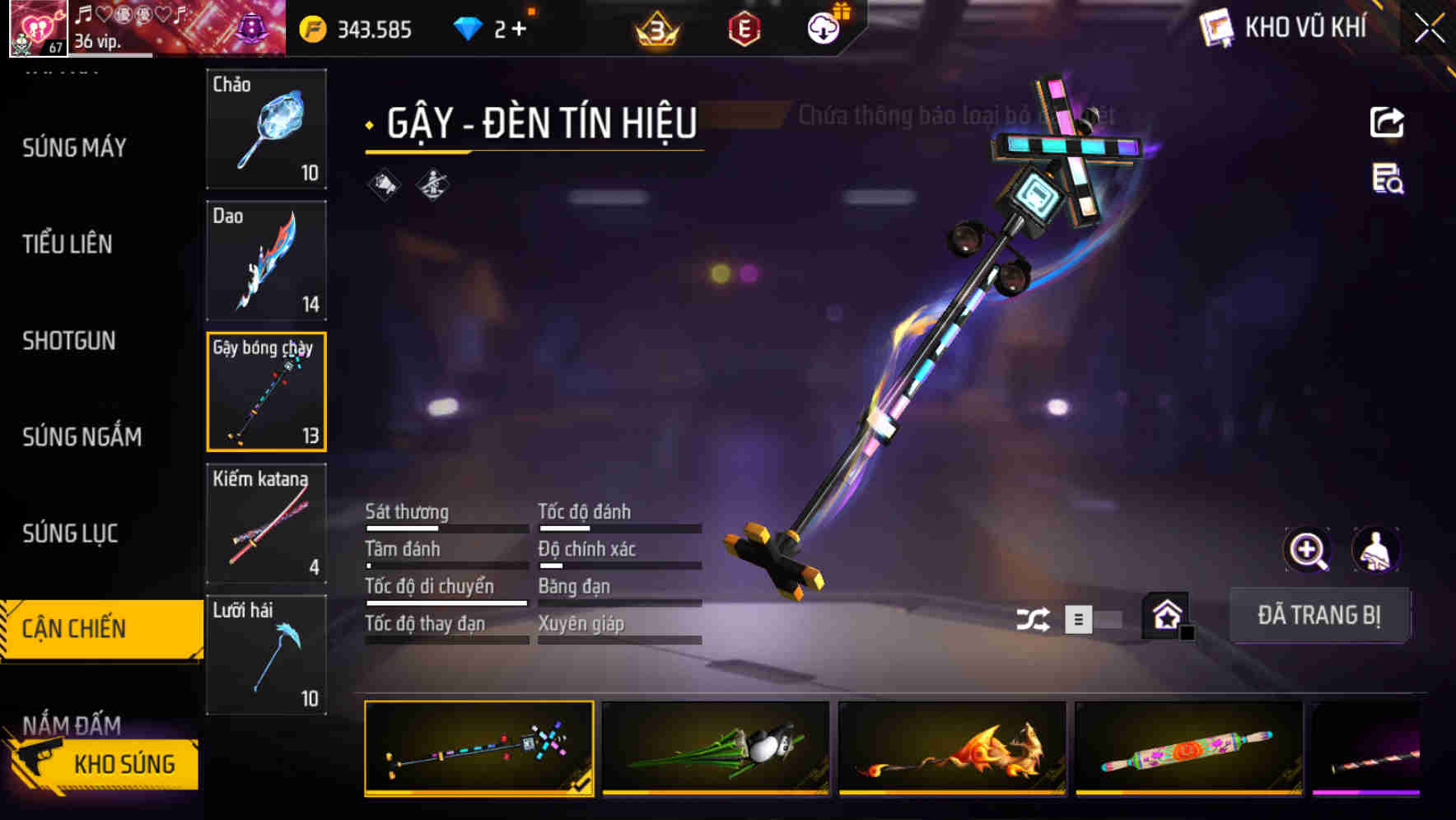
Task: Zoom in with the magnifier plus icon
Action: coord(1307,550)
